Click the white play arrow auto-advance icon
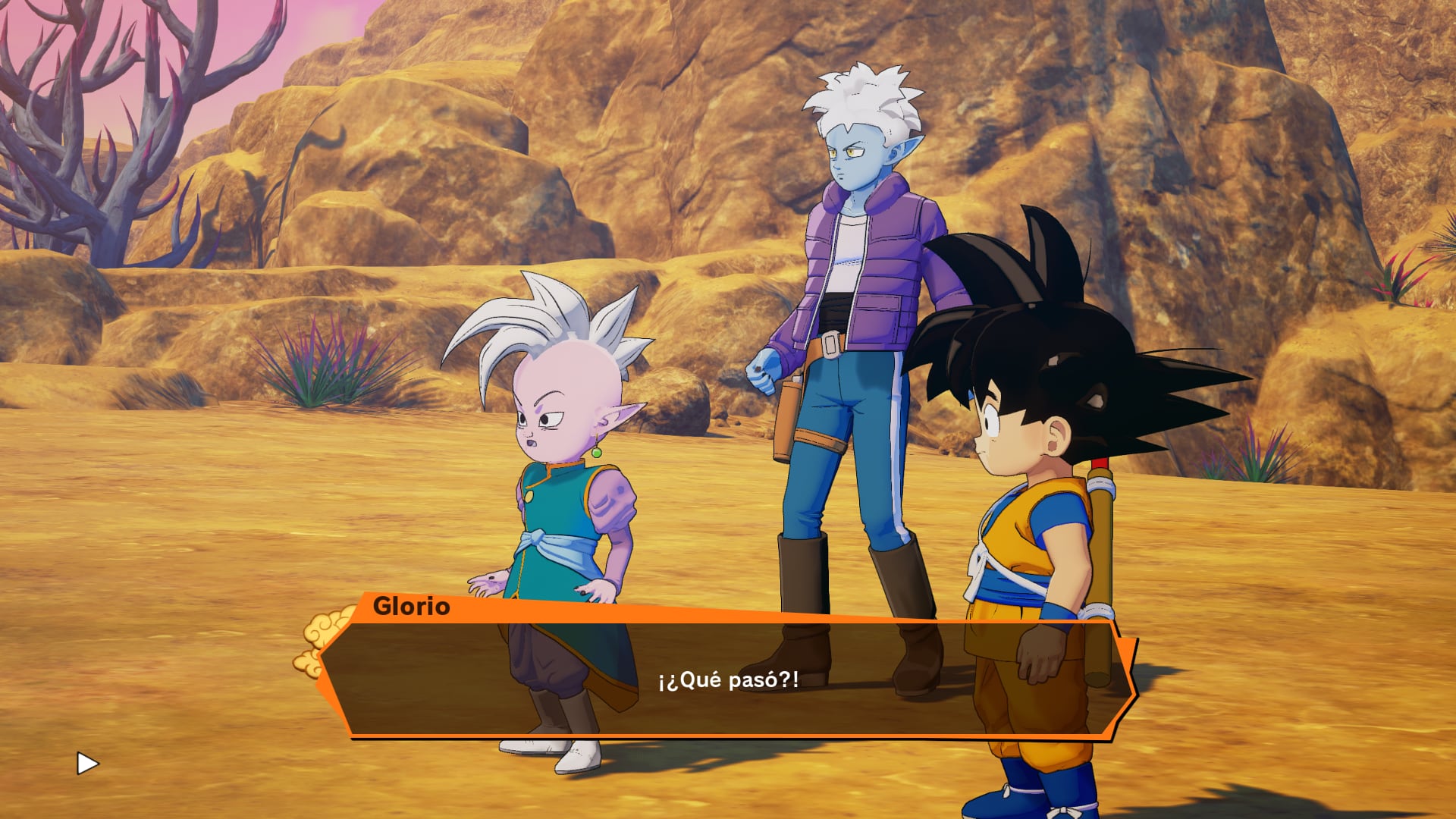This screenshot has height=819, width=1456. pos(87,763)
